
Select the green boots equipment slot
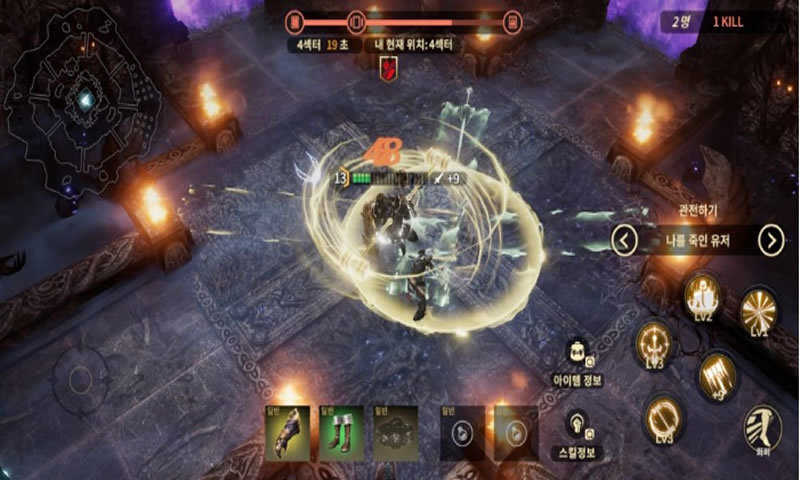341,433
